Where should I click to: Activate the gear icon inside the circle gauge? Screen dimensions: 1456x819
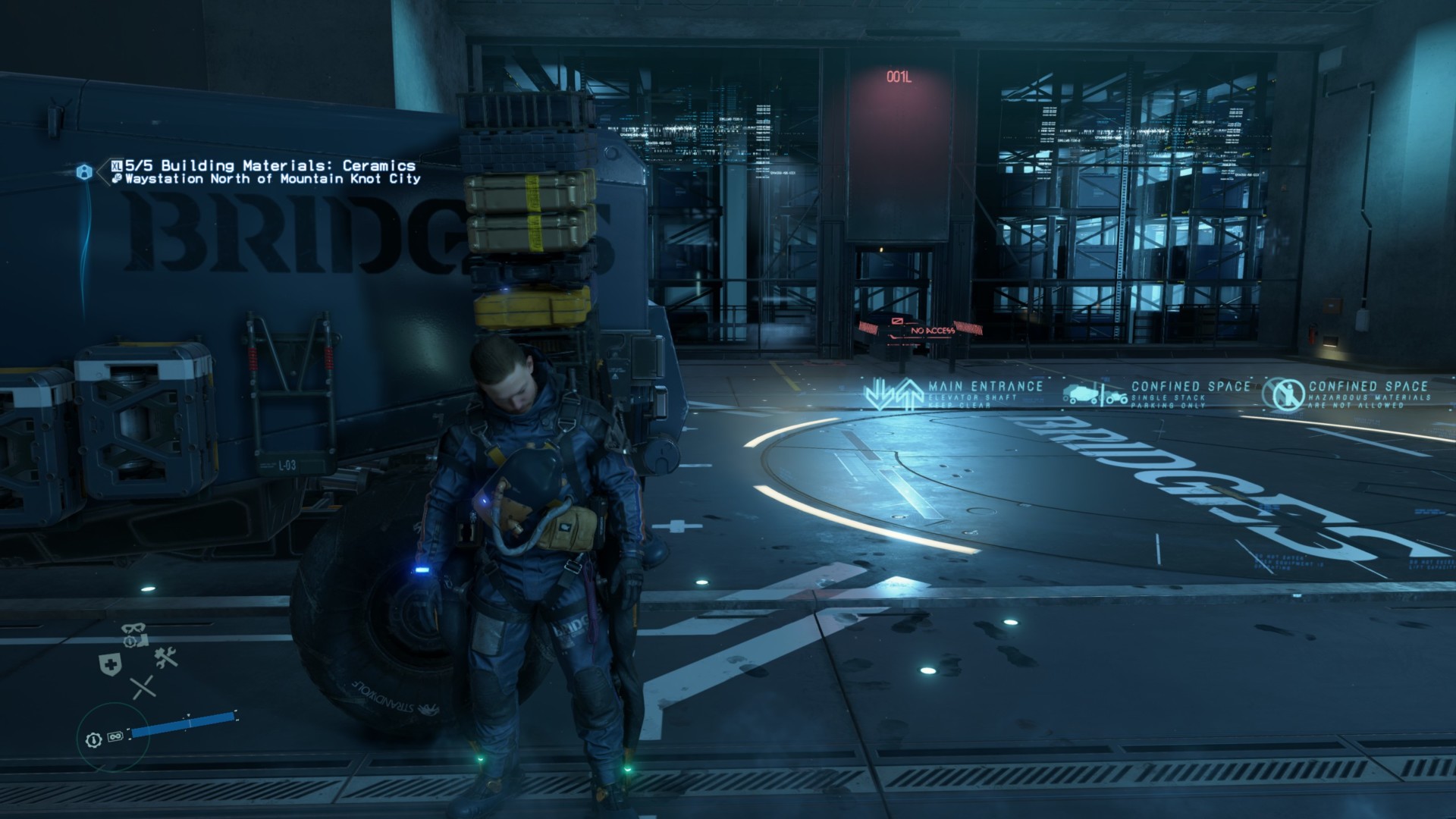pyautogui.click(x=93, y=739)
